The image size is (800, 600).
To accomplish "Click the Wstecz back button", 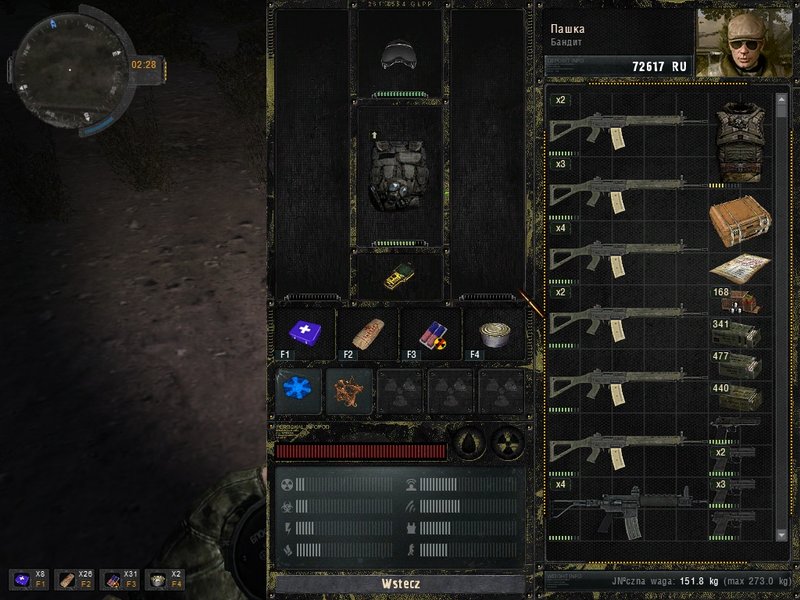I will click(399, 583).
